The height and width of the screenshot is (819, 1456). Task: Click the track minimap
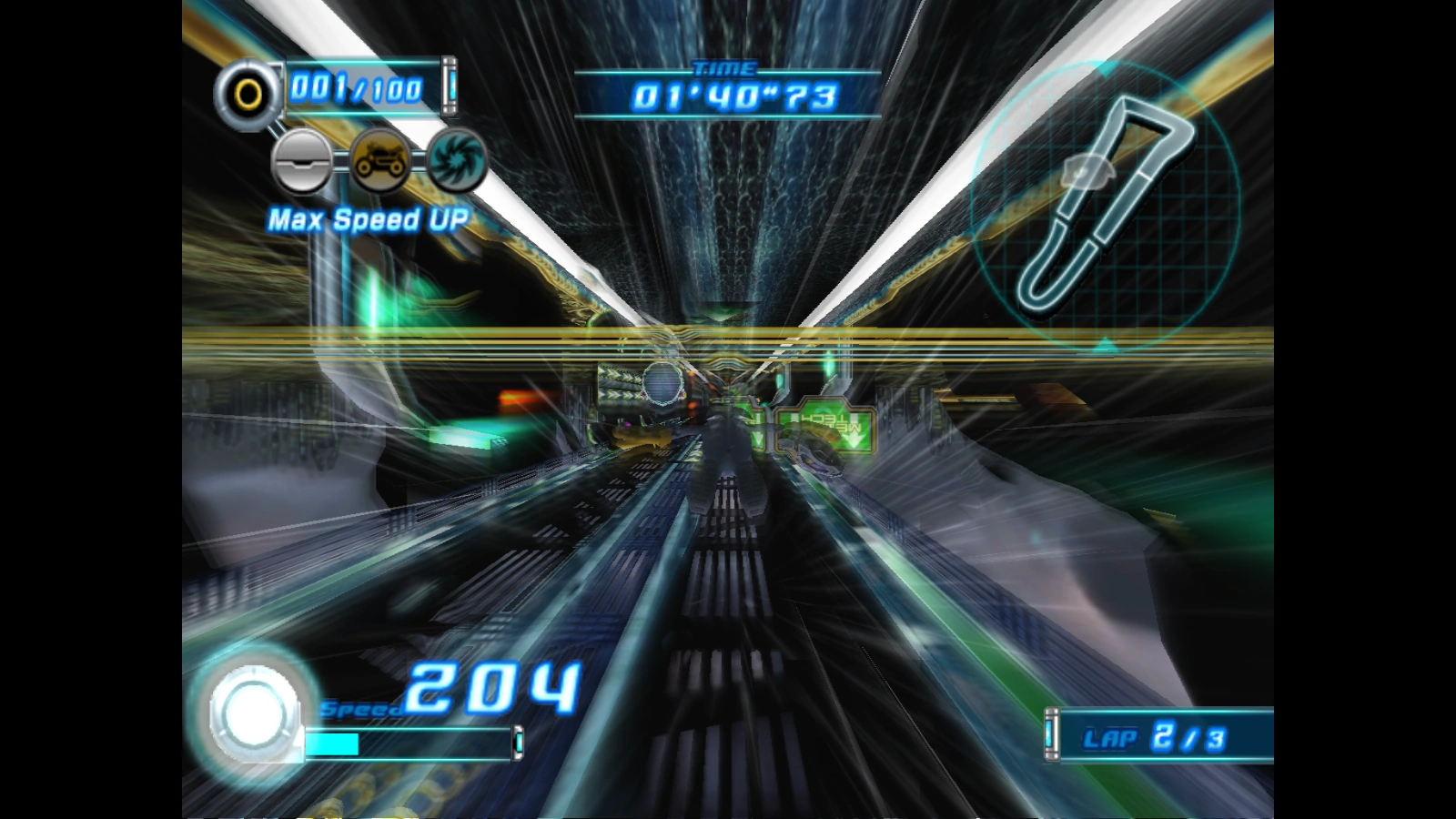(x=1105, y=204)
